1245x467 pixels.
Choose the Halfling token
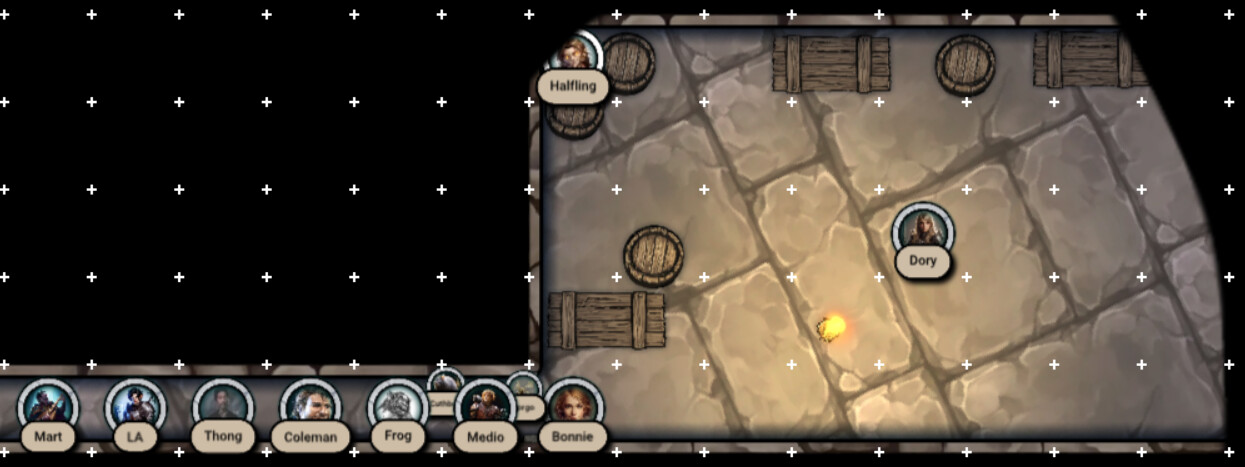(574, 58)
